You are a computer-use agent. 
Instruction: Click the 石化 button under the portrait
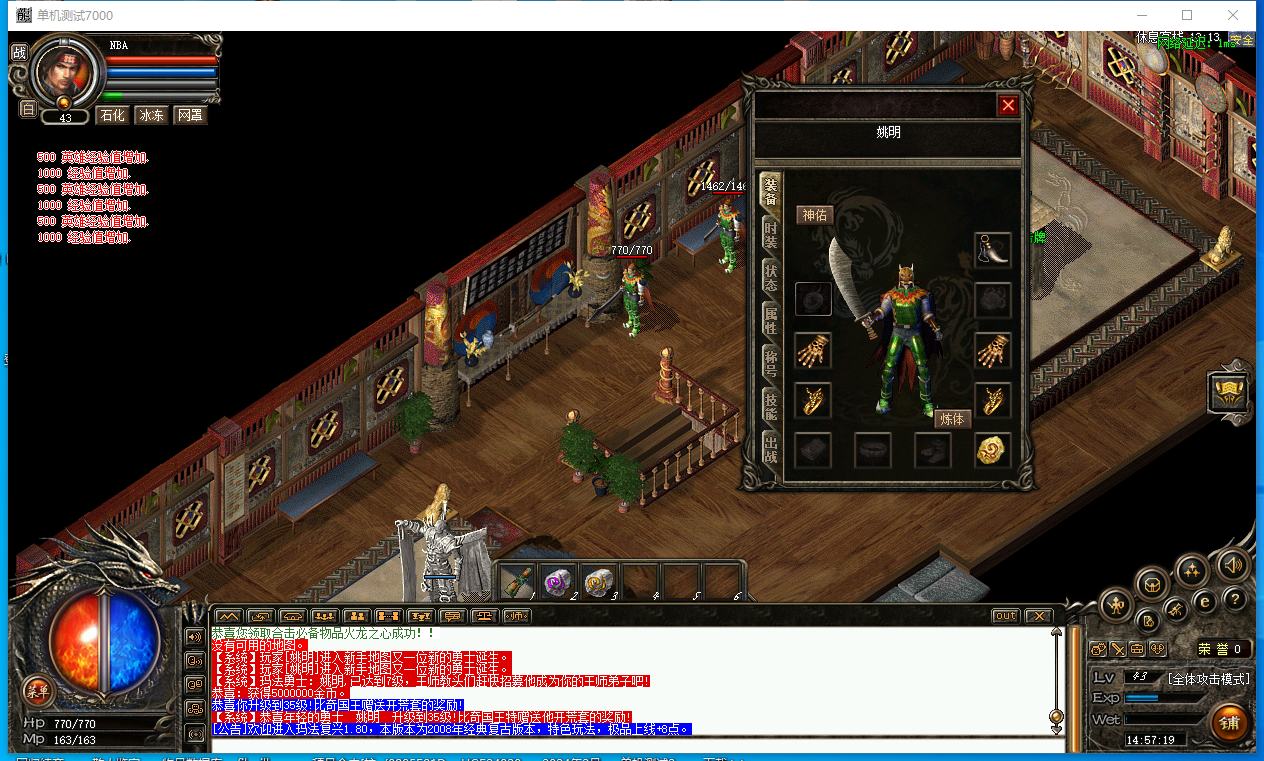pos(112,116)
